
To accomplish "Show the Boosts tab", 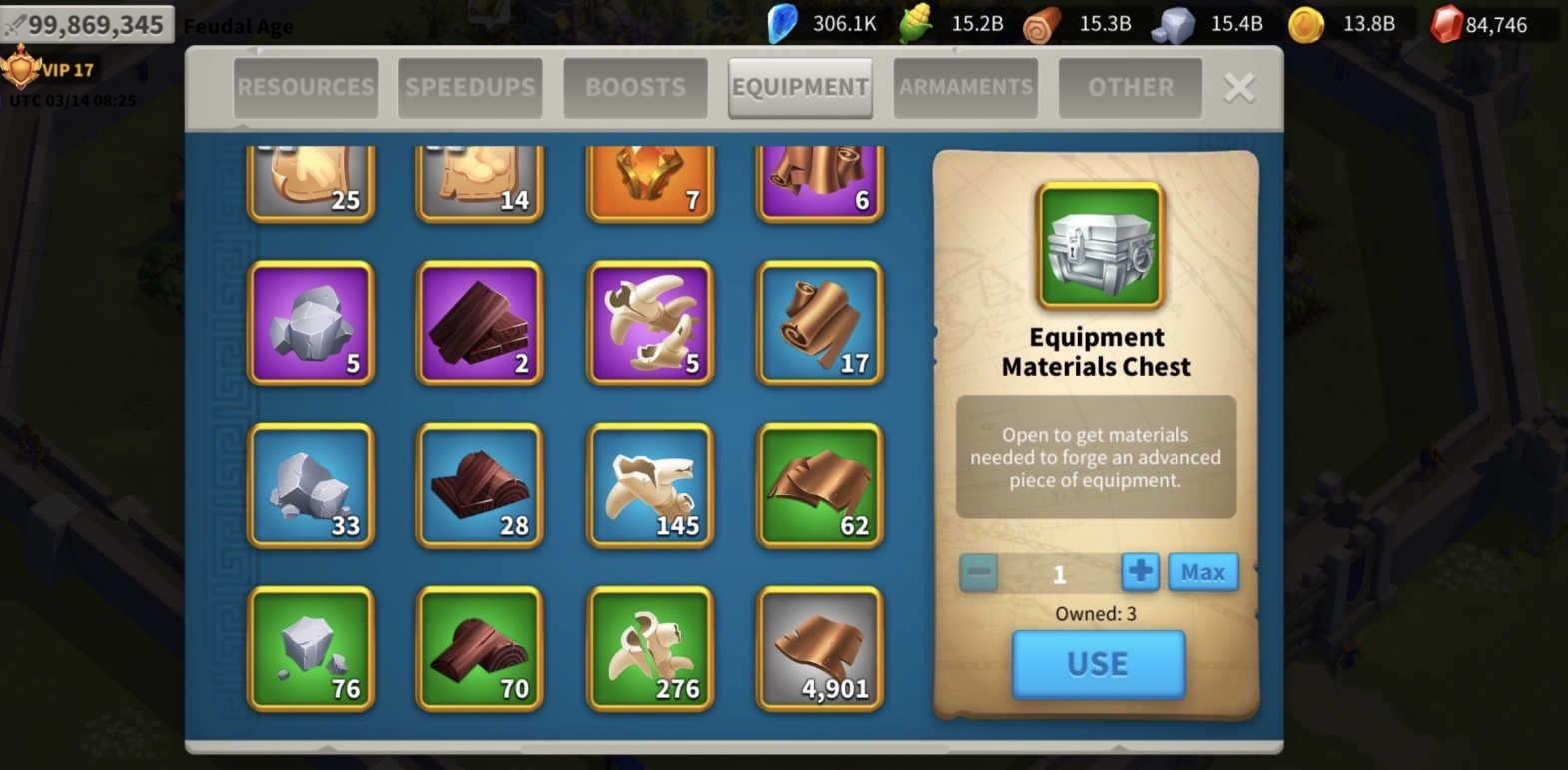I will click(635, 88).
